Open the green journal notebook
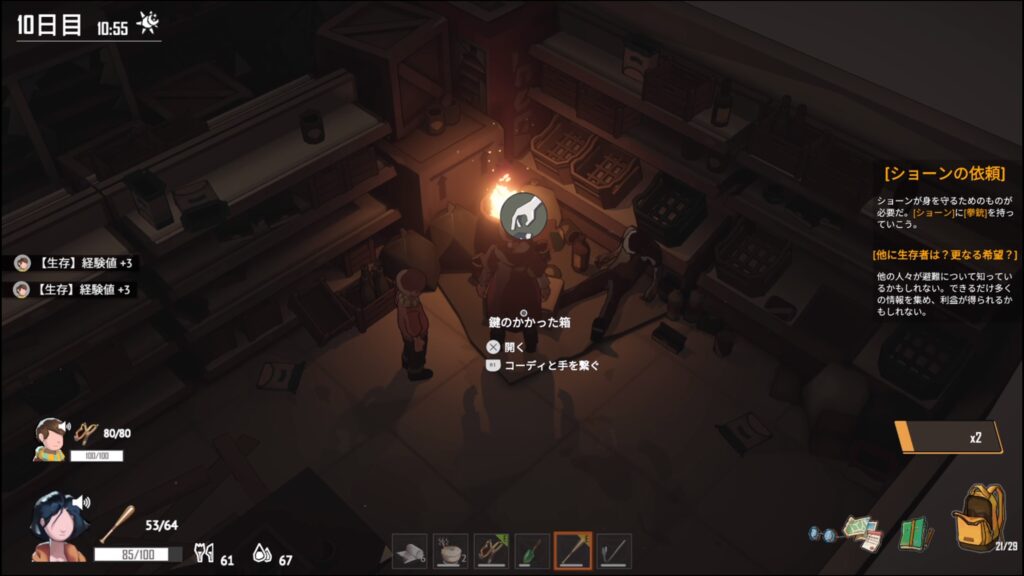 tap(915, 533)
